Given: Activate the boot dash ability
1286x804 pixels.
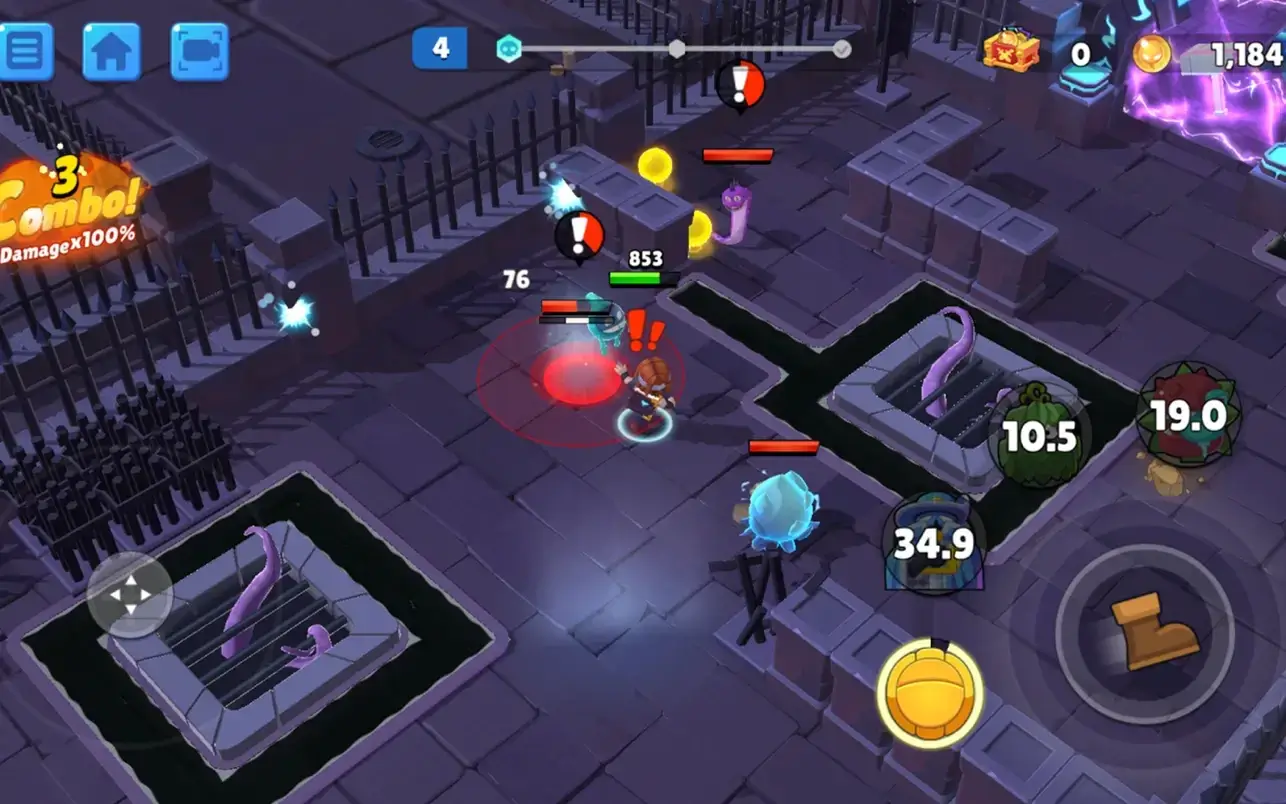Looking at the screenshot, I should coord(1144,634).
